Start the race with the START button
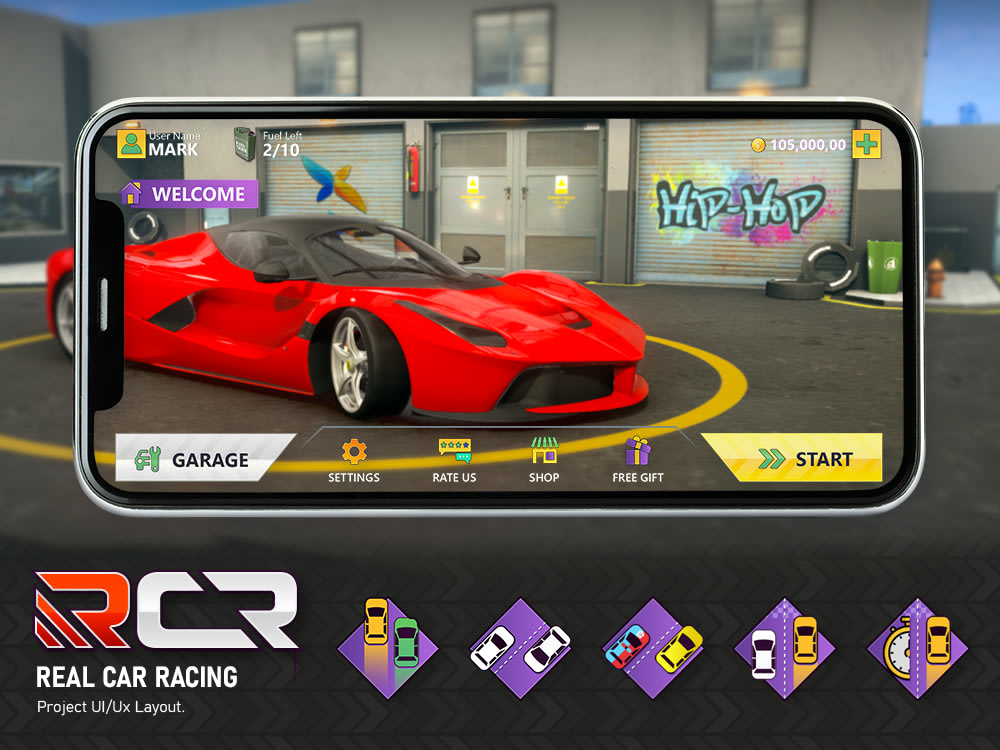 click(792, 459)
